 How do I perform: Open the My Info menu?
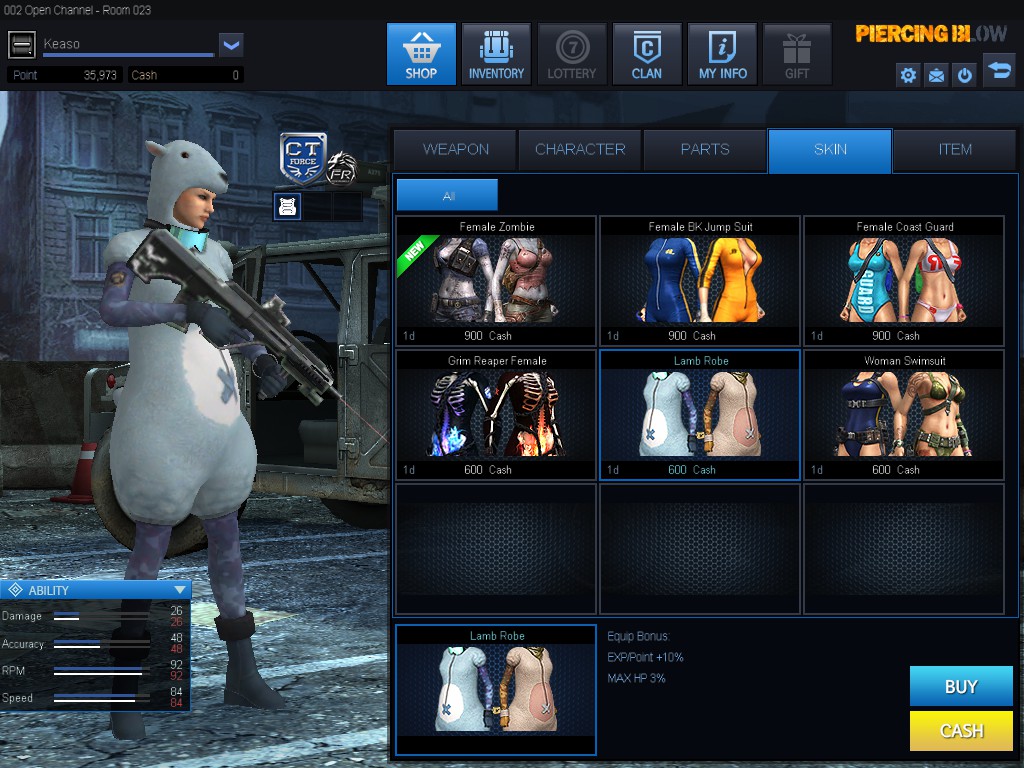coord(721,54)
